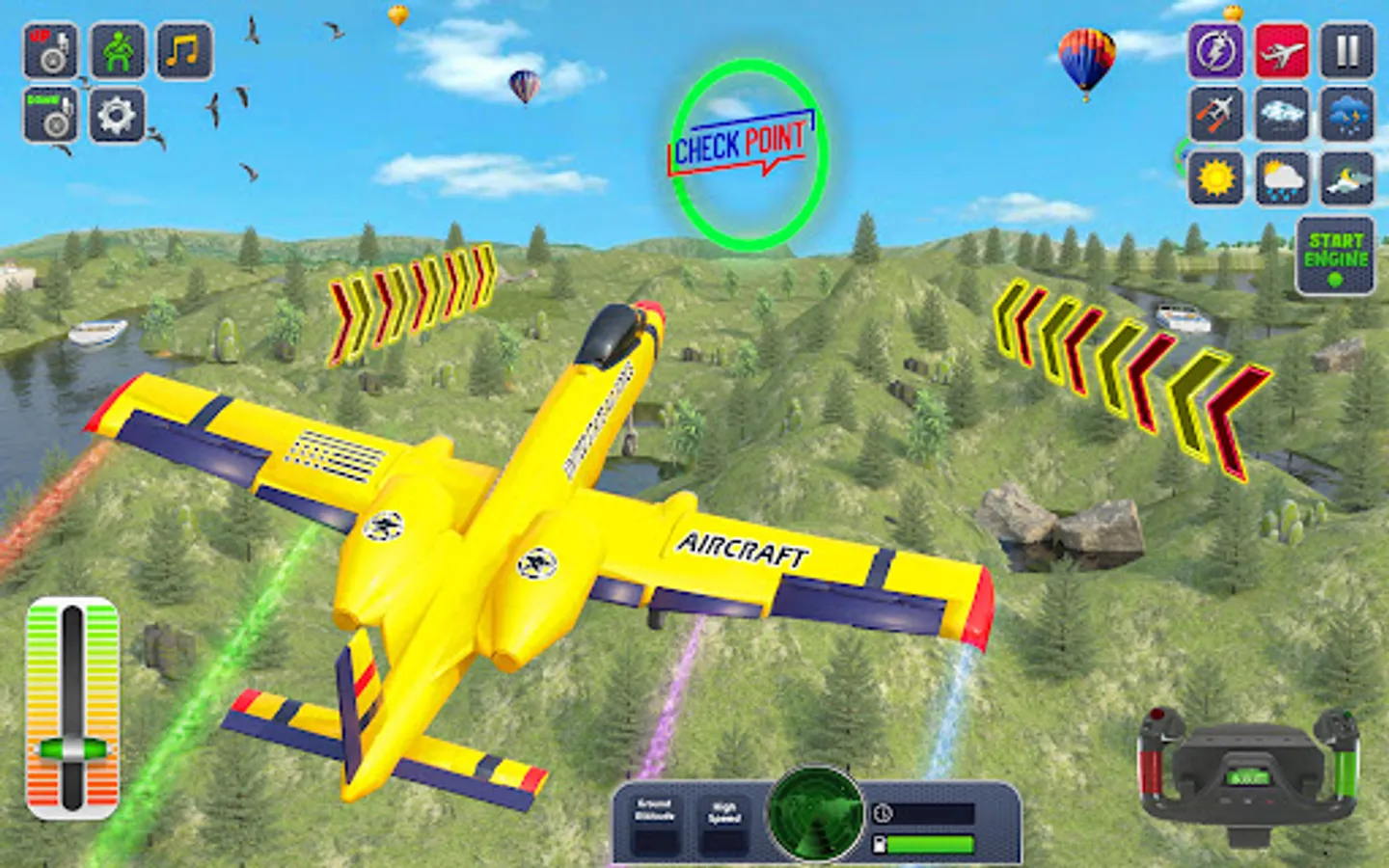Switch weather to sunny
Viewport: 1389px width, 868px height.
tap(1214, 178)
